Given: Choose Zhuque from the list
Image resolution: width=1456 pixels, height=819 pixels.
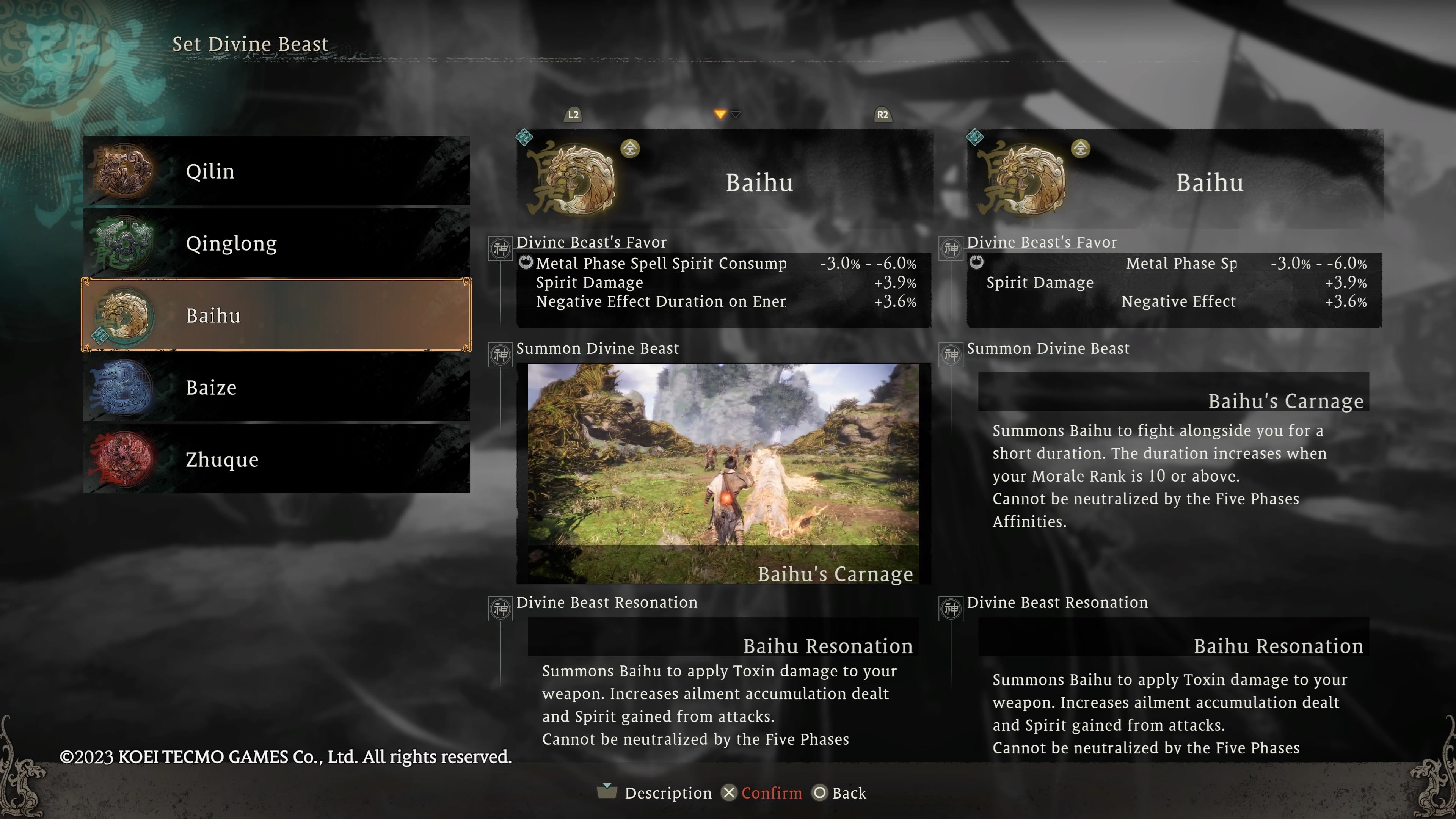Looking at the screenshot, I should point(276,460).
